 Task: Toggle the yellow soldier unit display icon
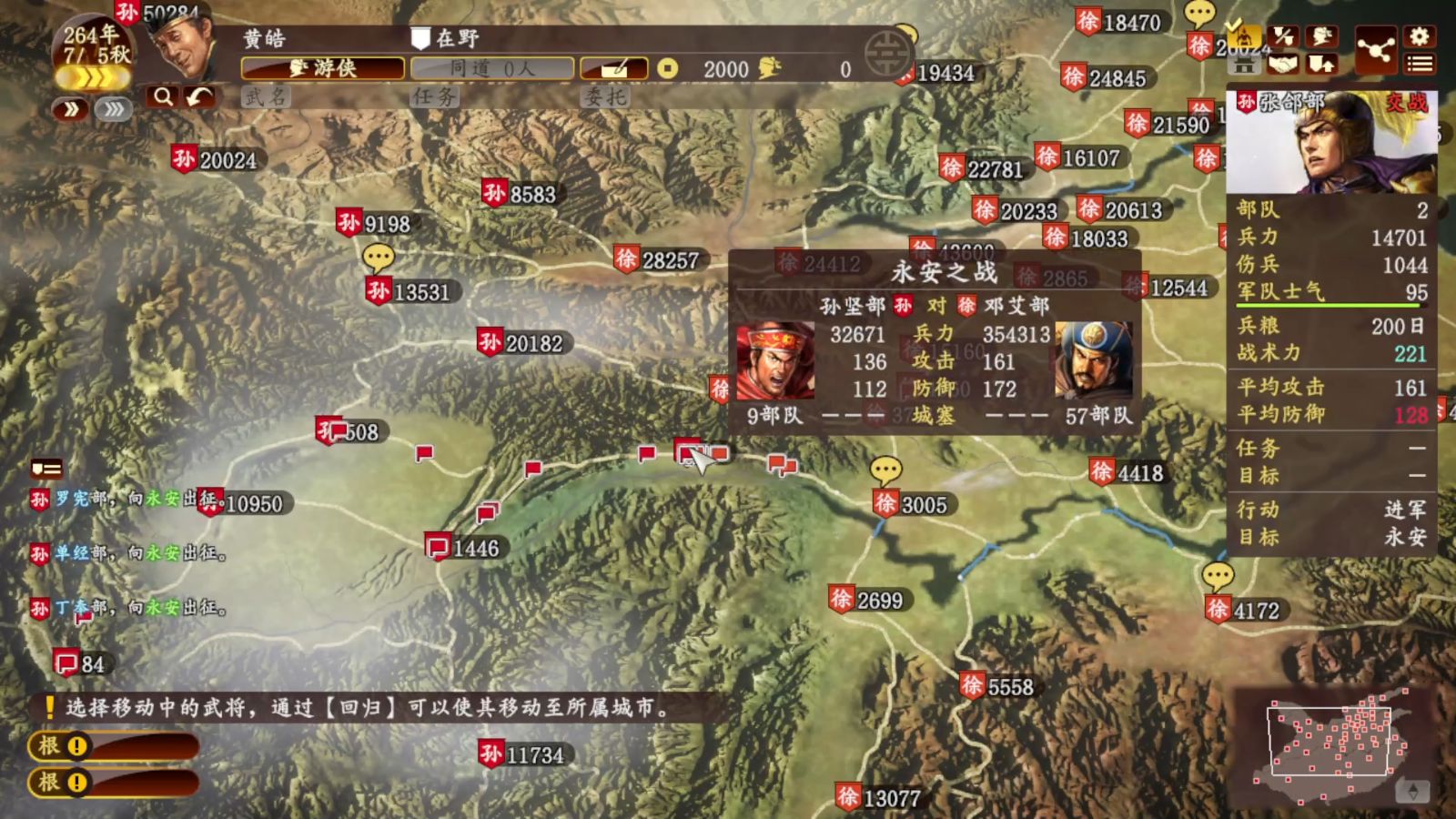pyautogui.click(x=1243, y=37)
